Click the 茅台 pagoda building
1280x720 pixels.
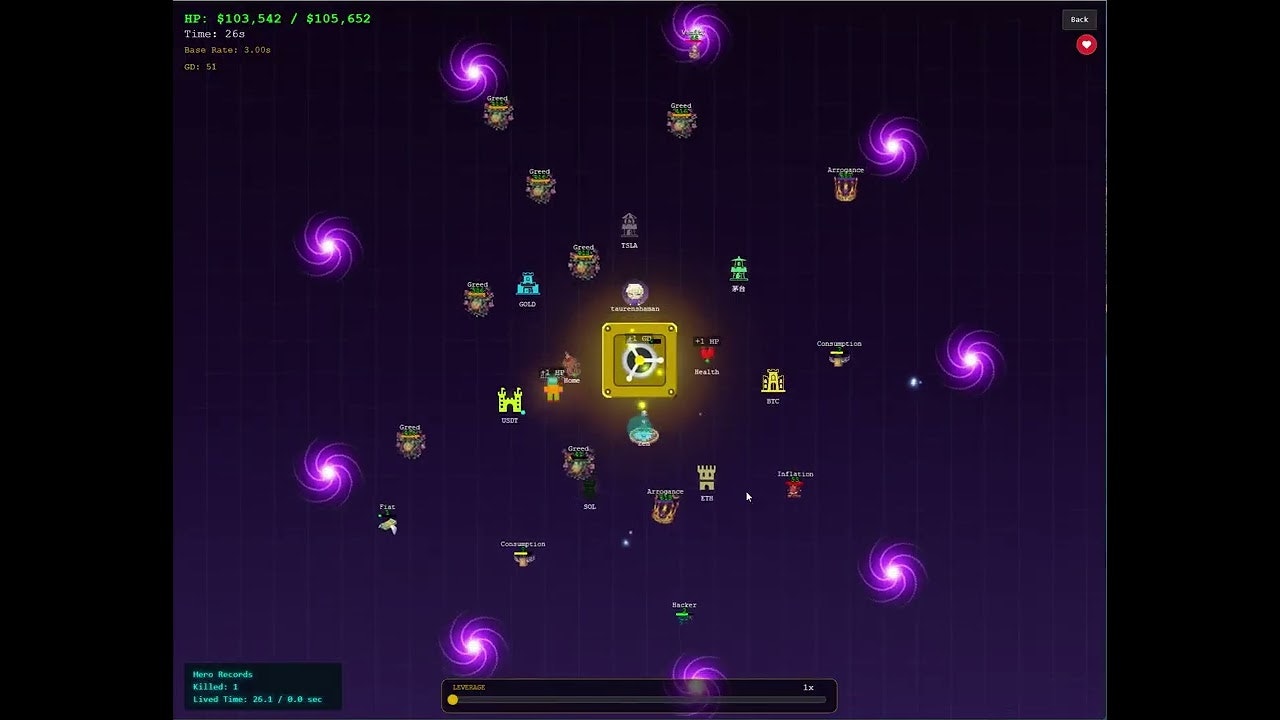pyautogui.click(x=738, y=268)
